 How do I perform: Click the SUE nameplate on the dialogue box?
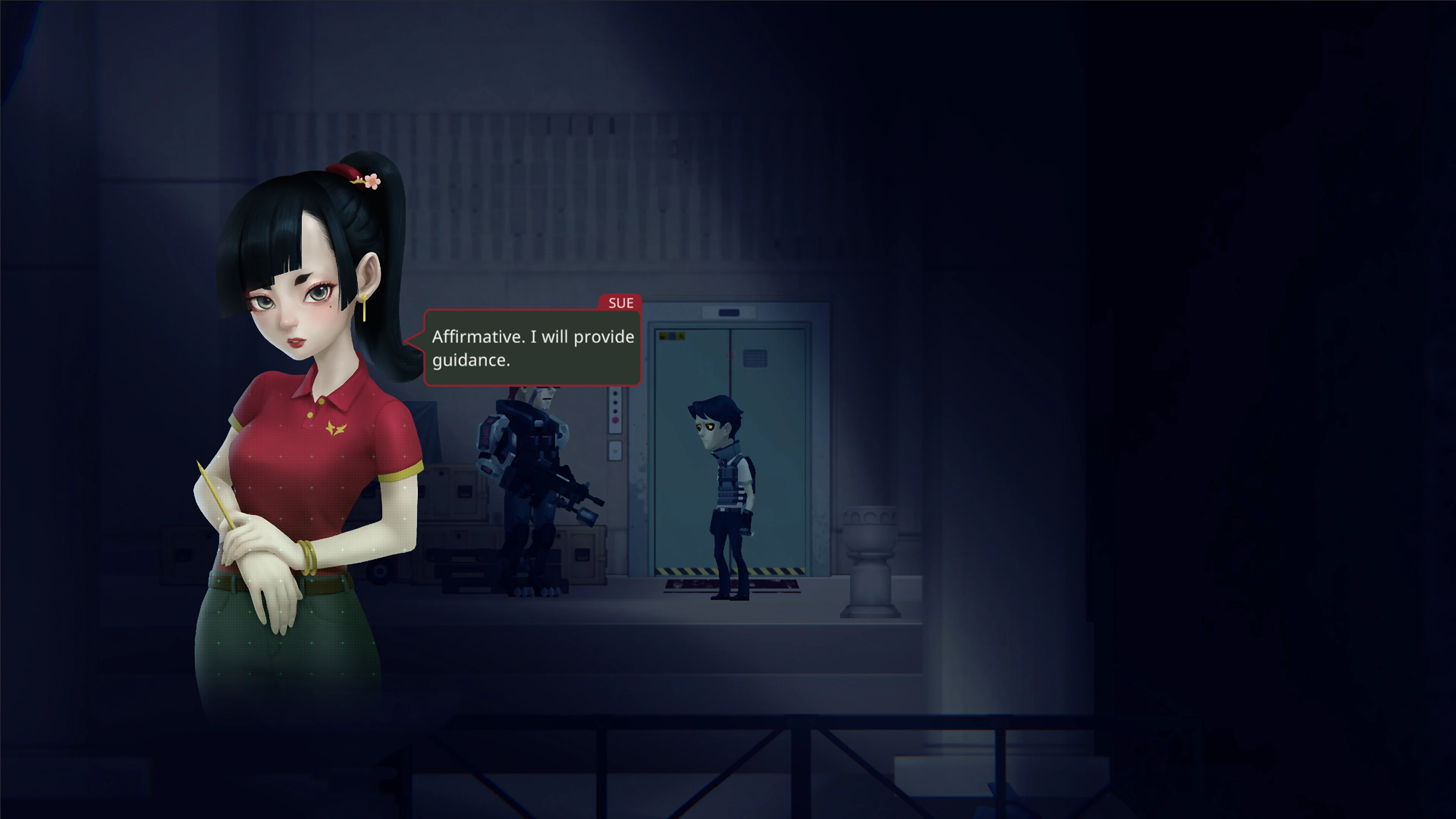621,303
